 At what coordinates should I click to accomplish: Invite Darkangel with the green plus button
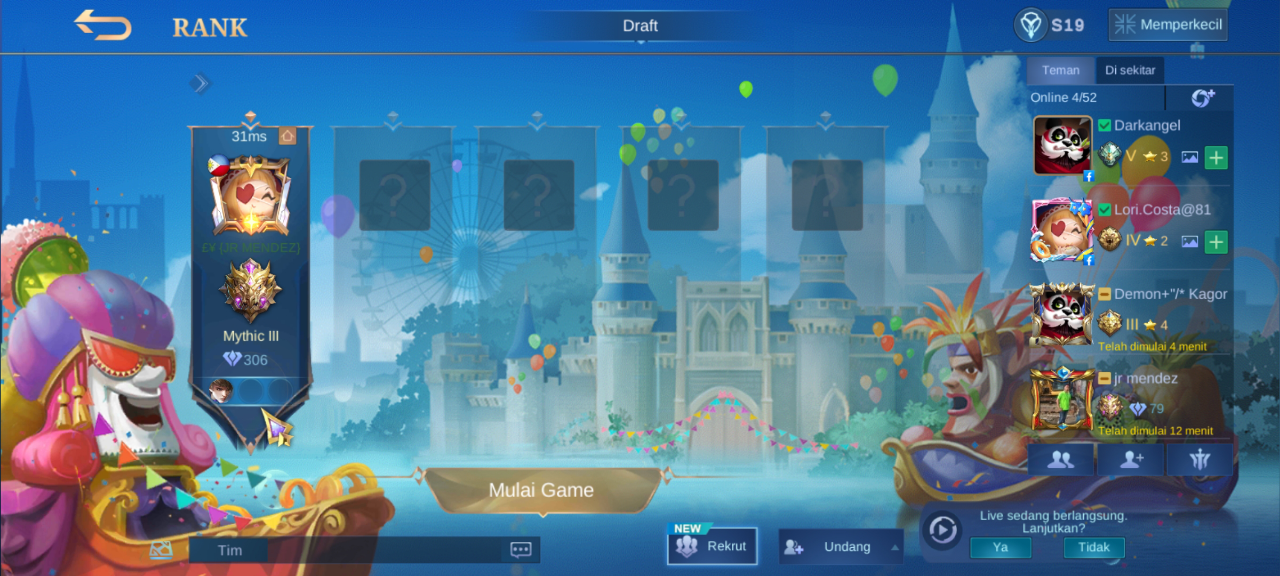(x=1216, y=157)
